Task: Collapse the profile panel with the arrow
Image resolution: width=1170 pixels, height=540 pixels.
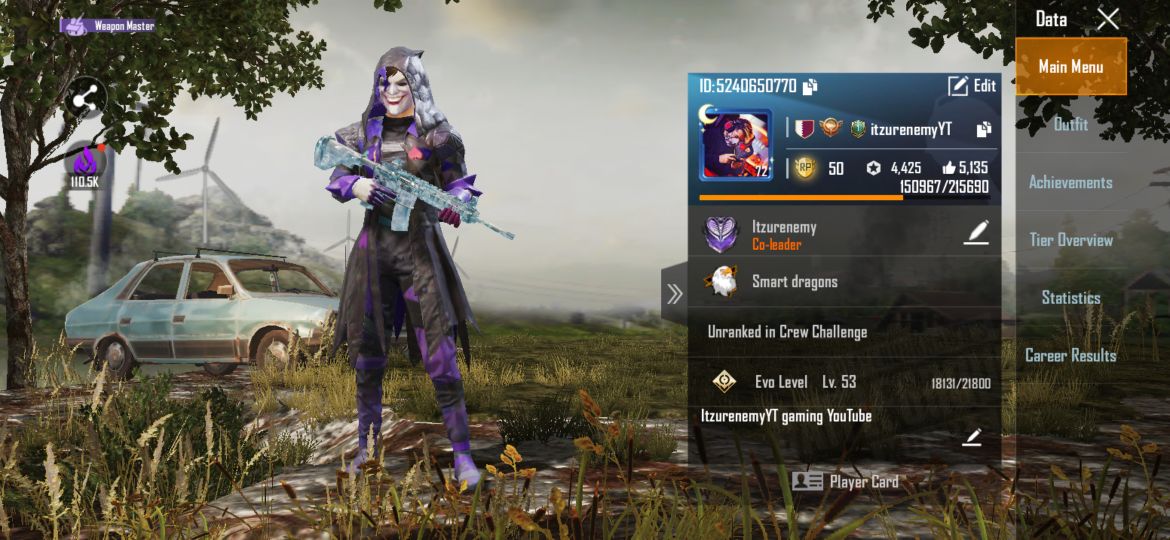Action: point(674,294)
